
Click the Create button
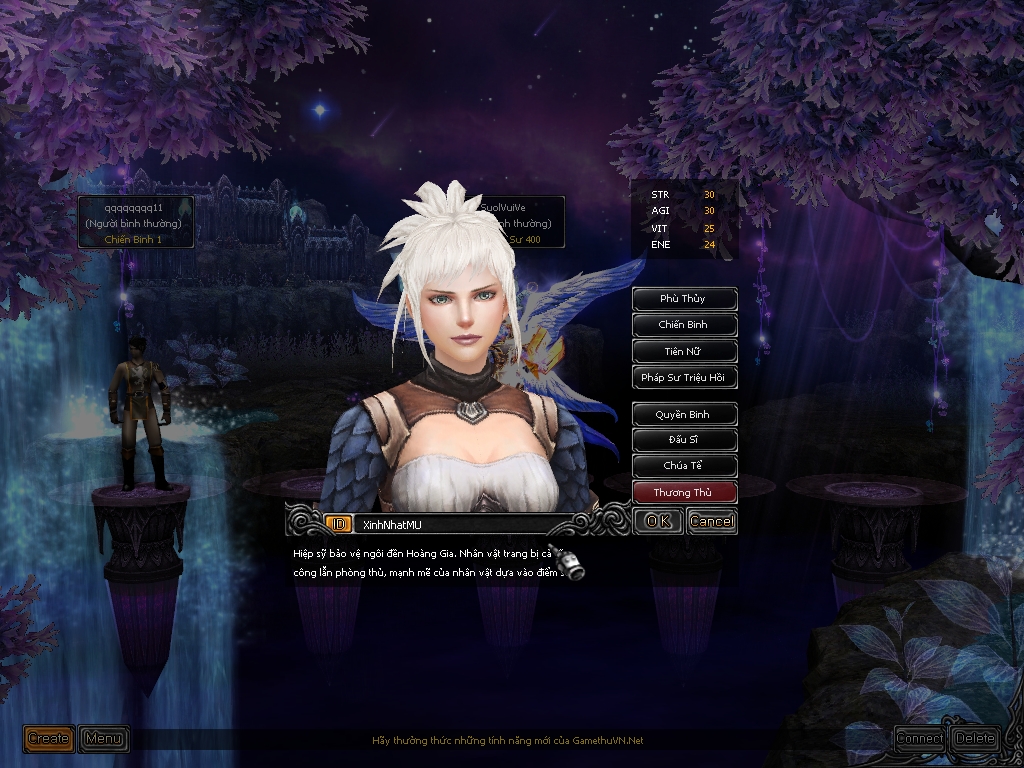(48, 739)
